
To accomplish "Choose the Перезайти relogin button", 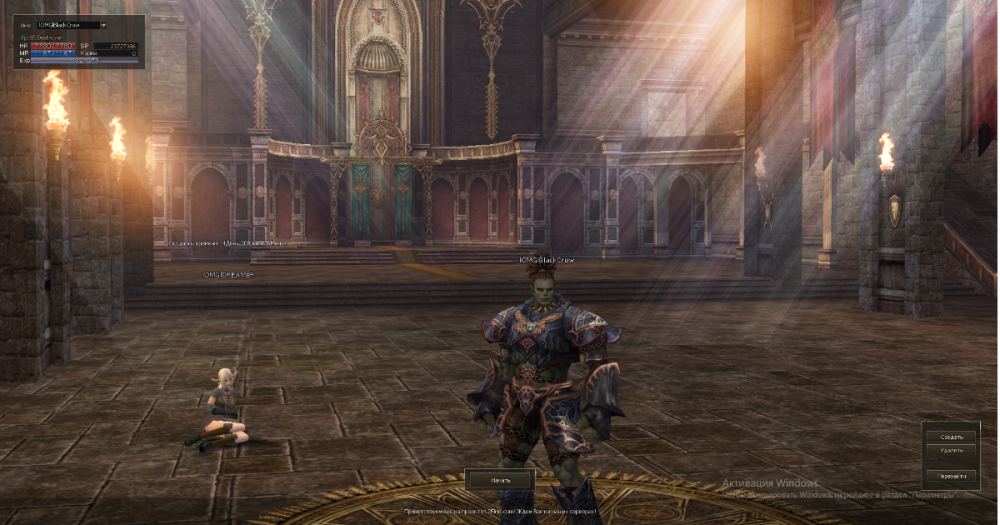I will 951,476.
